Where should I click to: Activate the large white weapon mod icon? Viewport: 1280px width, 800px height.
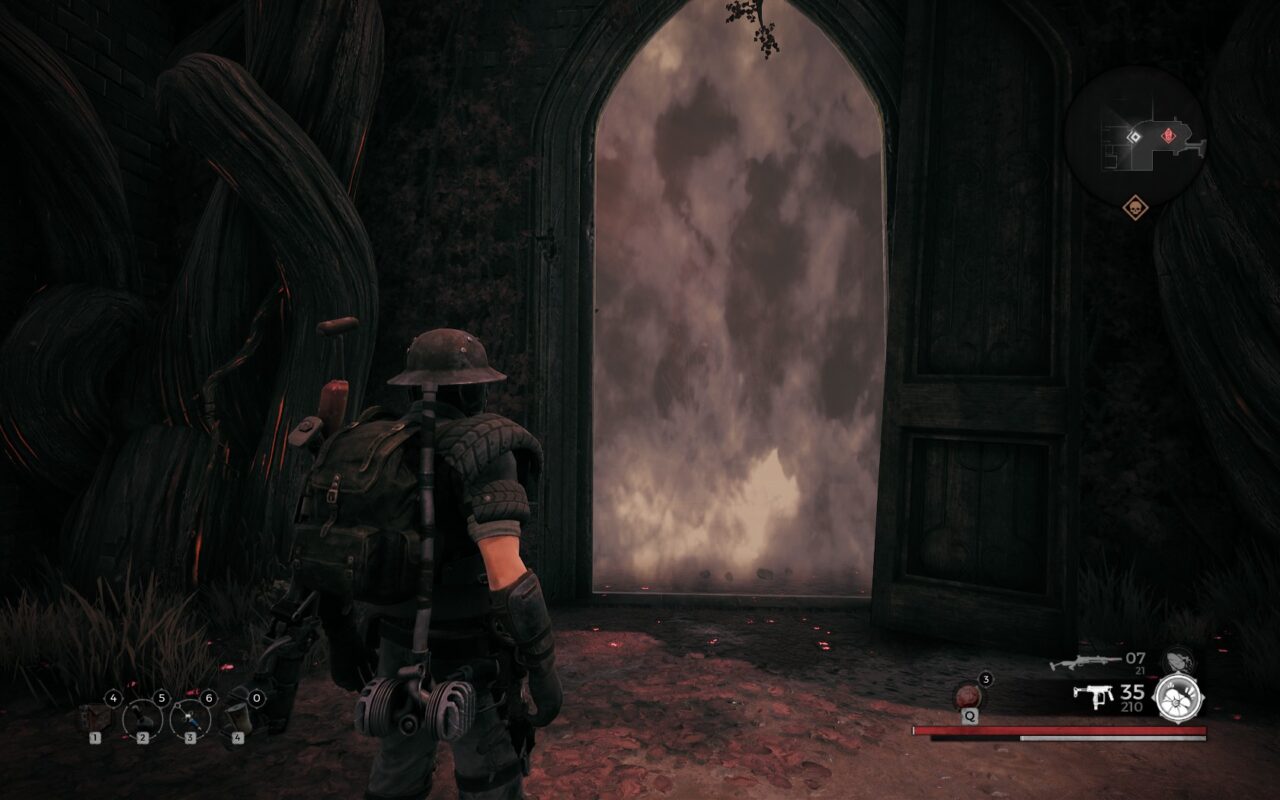pos(1177,697)
